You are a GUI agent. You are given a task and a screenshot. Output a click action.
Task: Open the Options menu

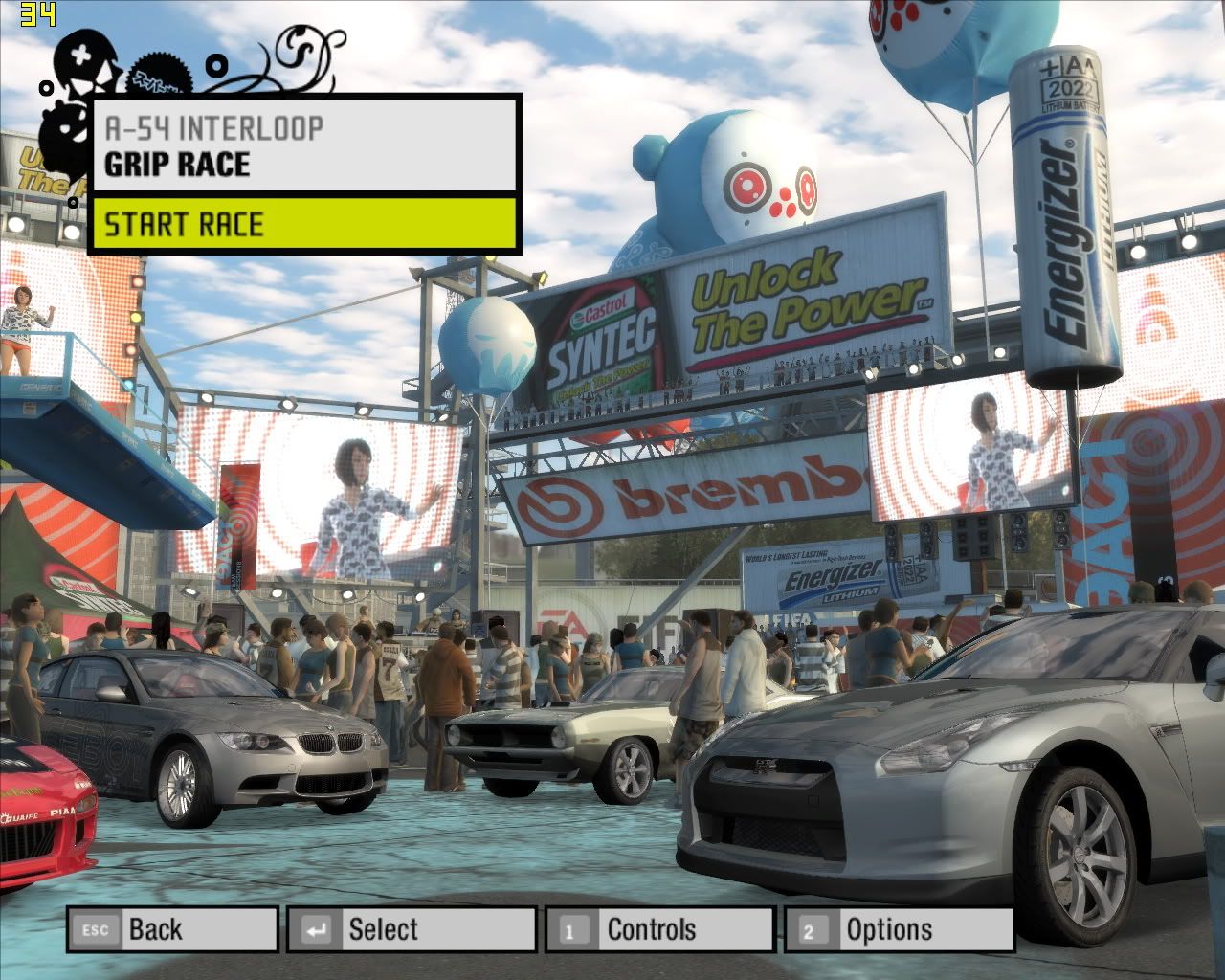(x=898, y=929)
